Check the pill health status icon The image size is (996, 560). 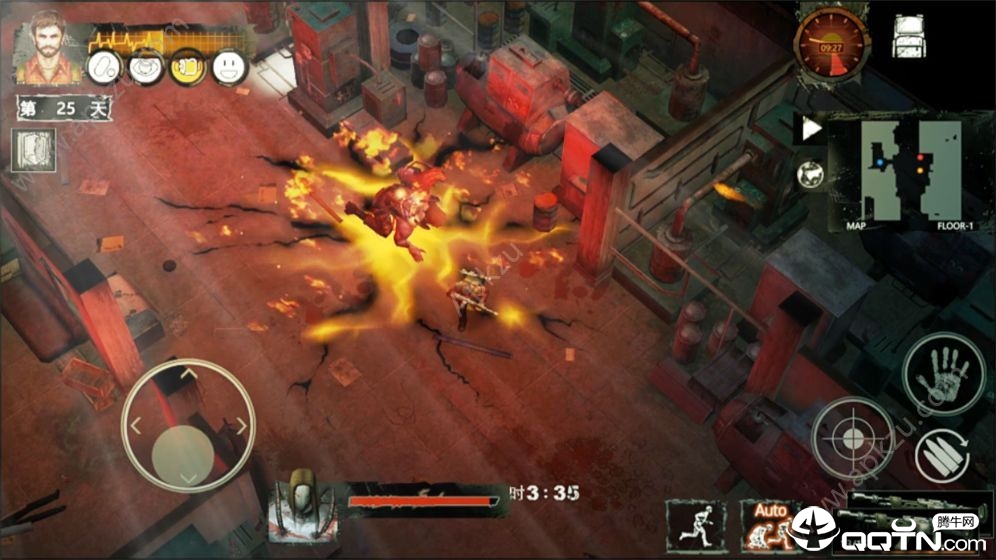tap(106, 66)
